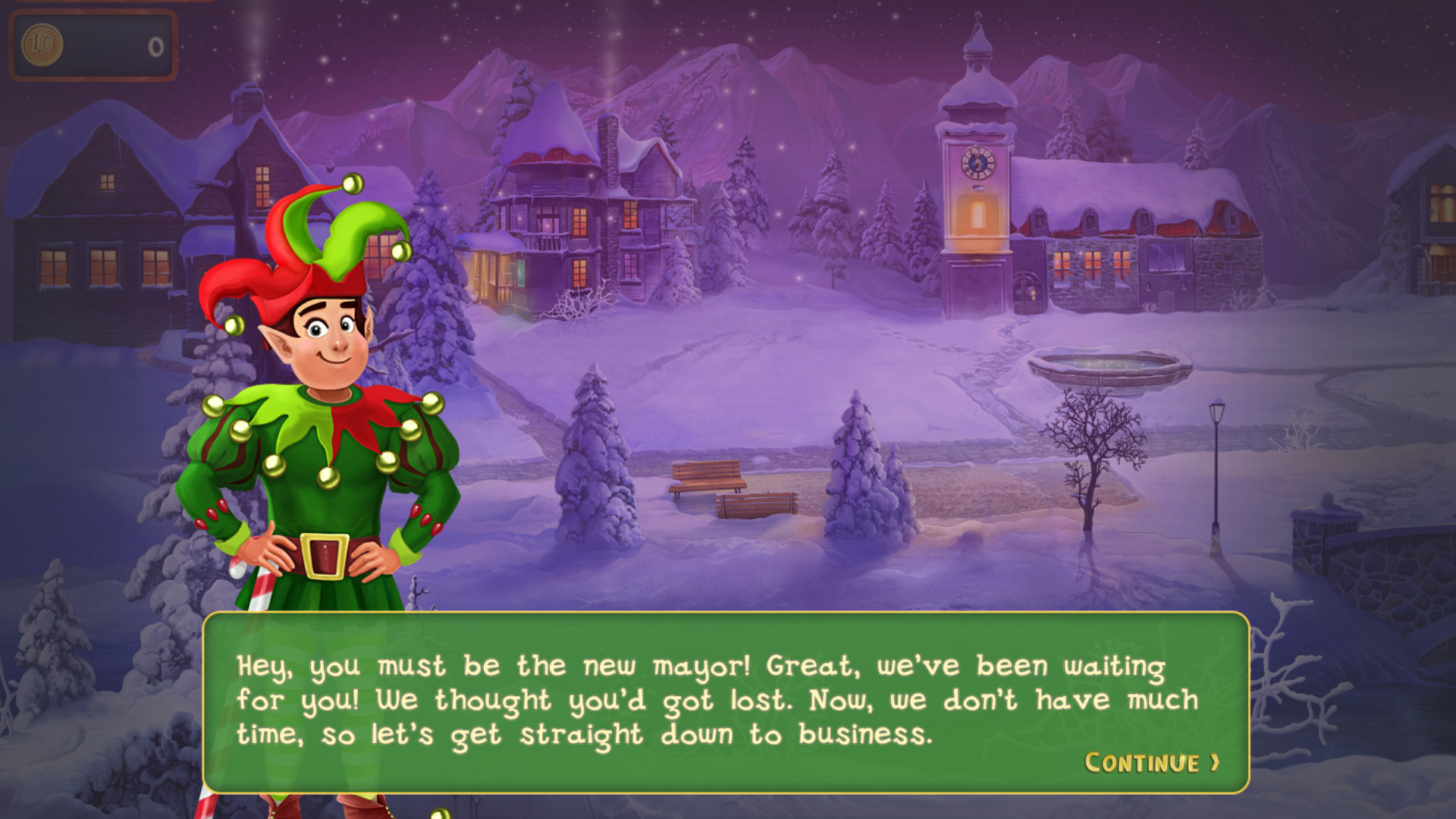1456x819 pixels.
Task: Select the tall purple-roofed mansion
Action: [576, 205]
